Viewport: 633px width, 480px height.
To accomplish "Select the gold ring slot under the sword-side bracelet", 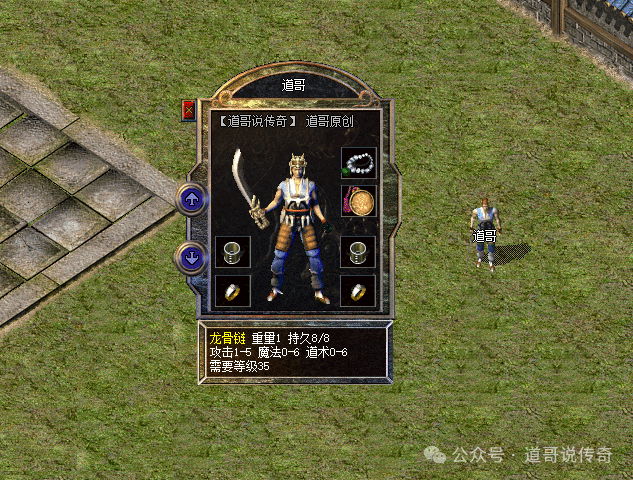I will 232,291.
